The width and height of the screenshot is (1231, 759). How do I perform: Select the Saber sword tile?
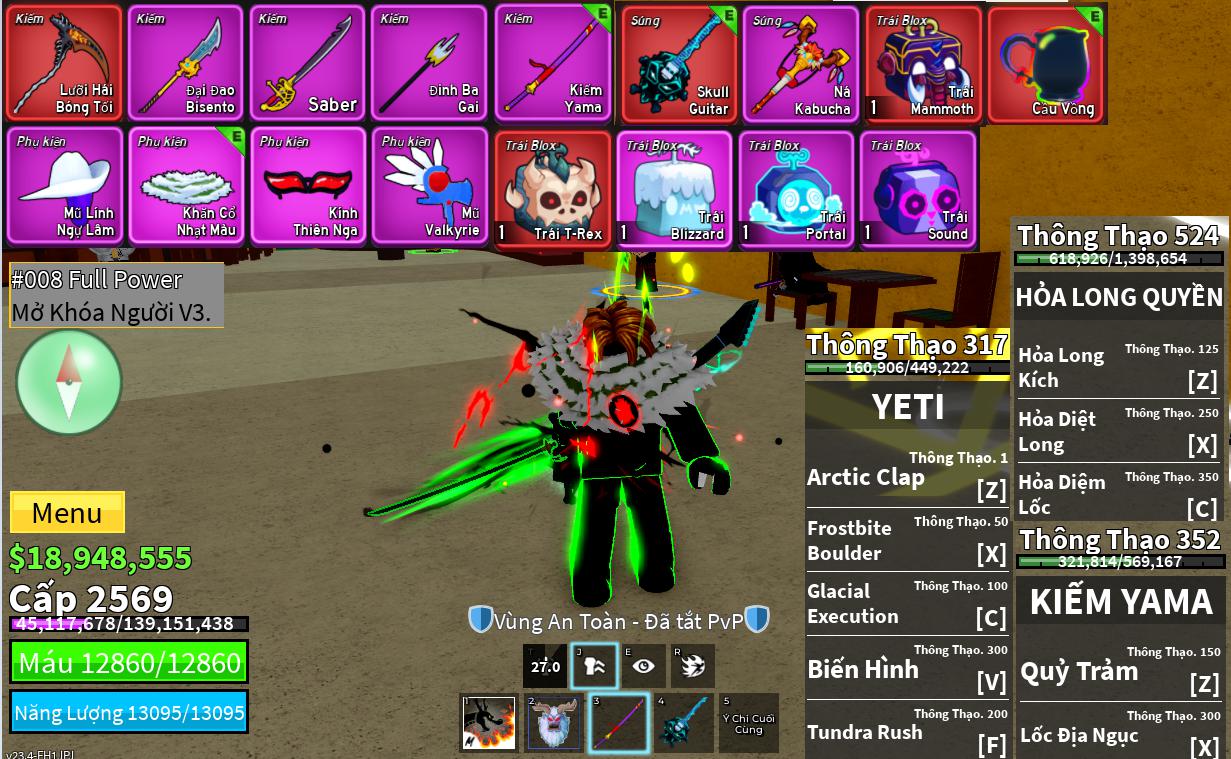coord(307,63)
